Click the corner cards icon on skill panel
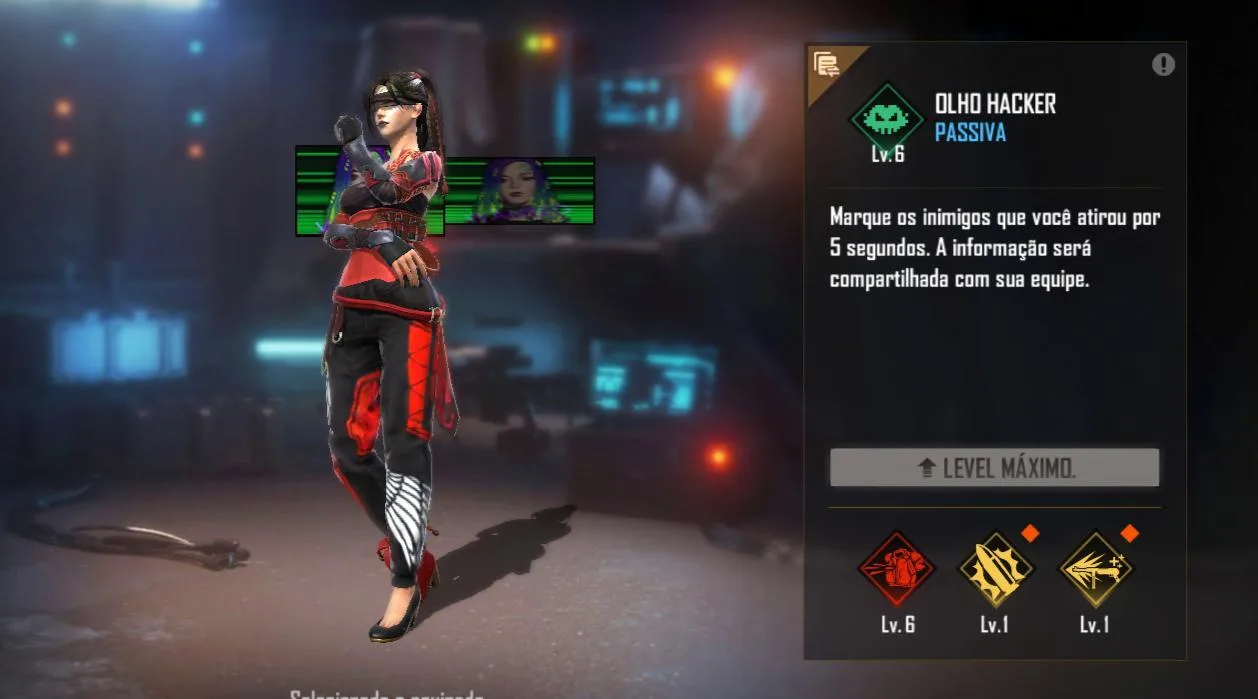 (826, 65)
